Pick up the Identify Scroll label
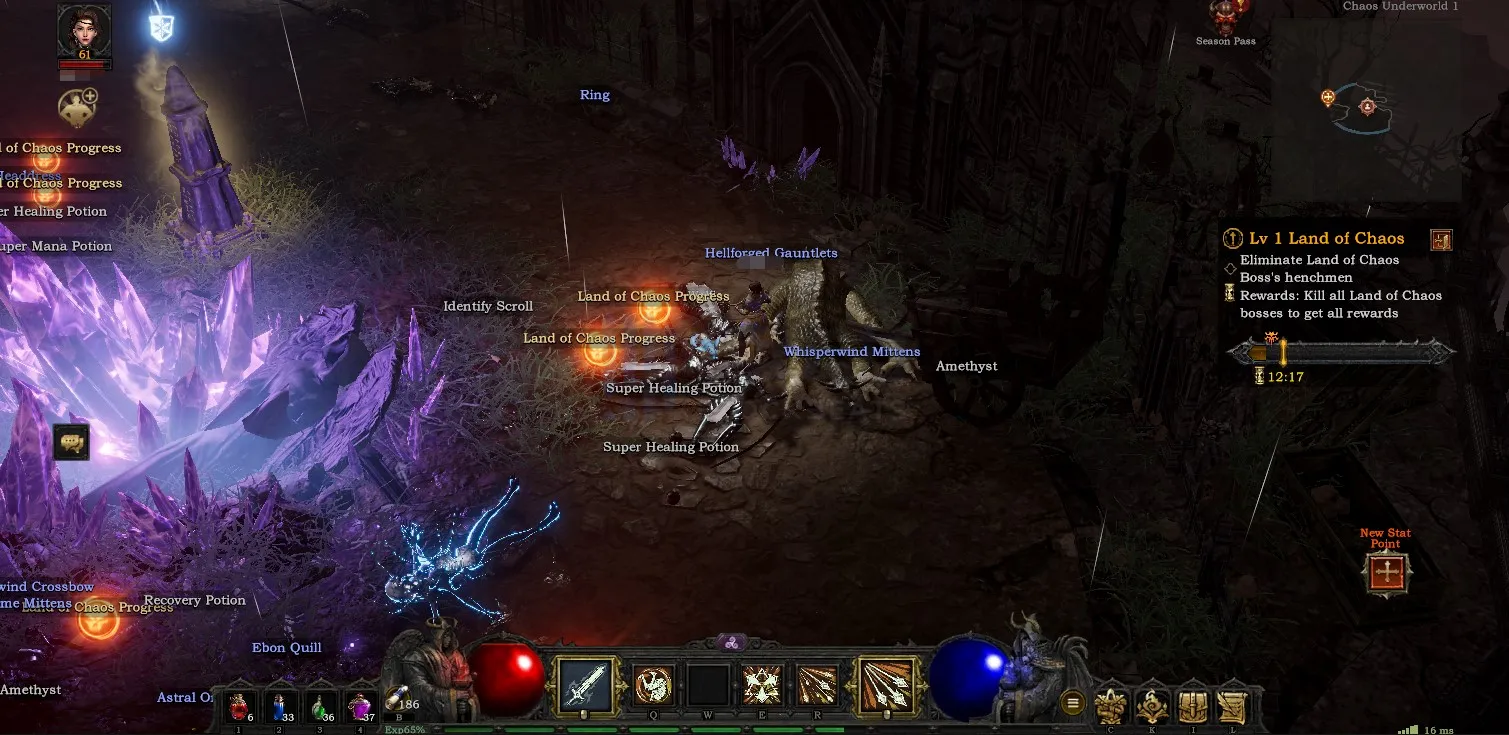The height and width of the screenshot is (735, 1509). point(488,306)
